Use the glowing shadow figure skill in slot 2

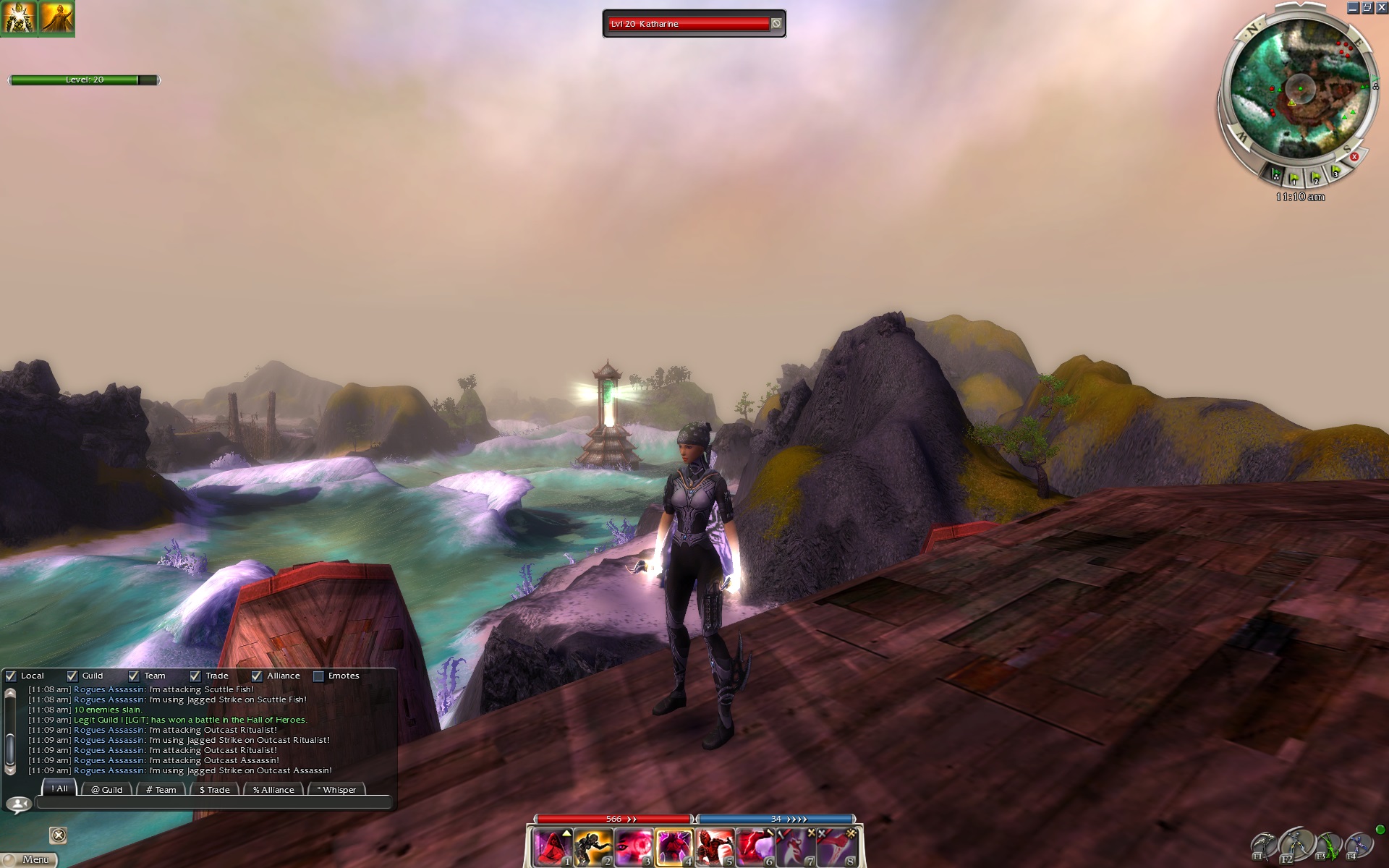[x=593, y=847]
